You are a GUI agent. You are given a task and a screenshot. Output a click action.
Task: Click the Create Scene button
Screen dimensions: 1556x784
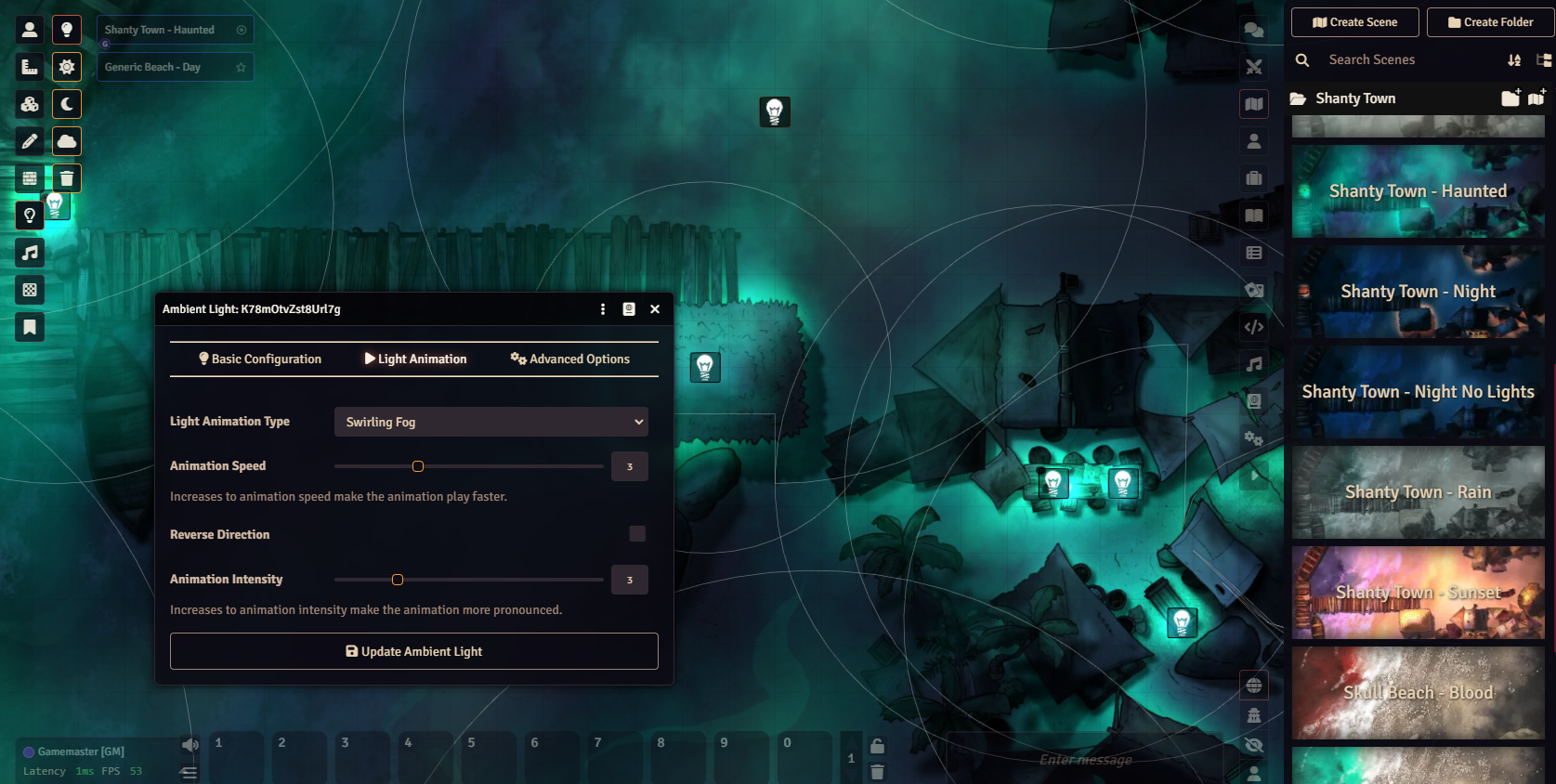1354,22
